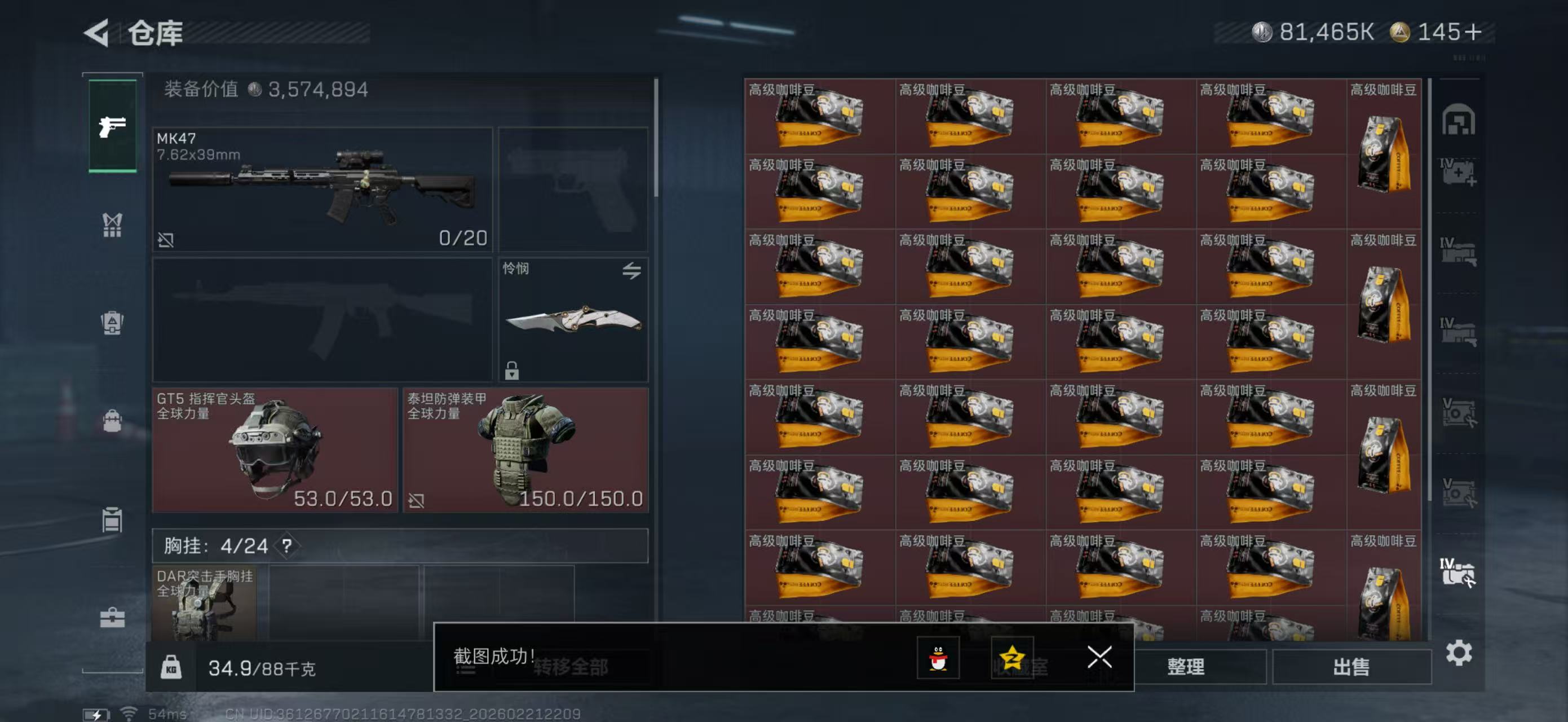
Task: Select the pistol/weapons sidebar tab
Action: 113,126
